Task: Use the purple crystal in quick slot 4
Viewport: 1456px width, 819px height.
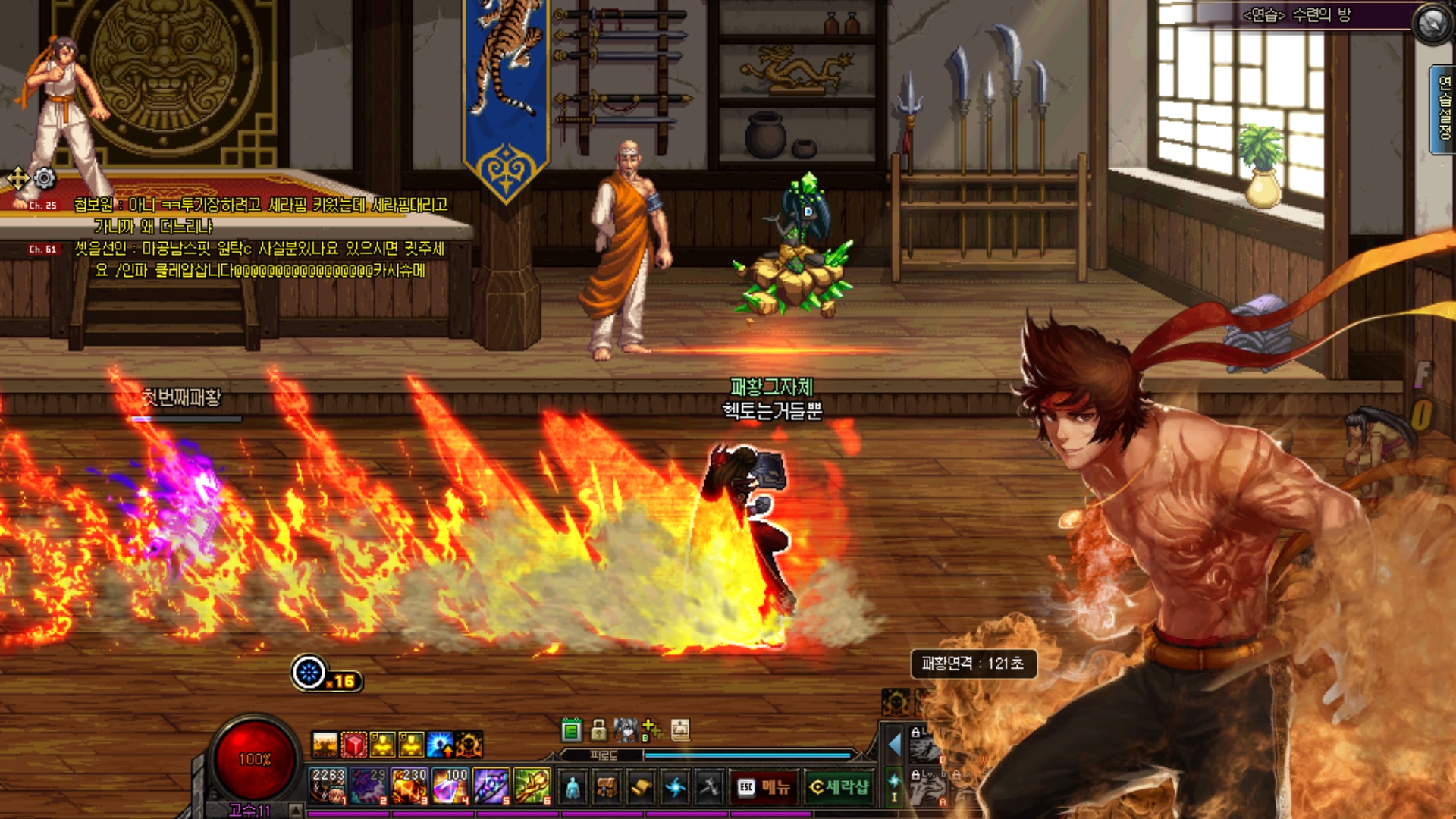Action: pos(450,785)
